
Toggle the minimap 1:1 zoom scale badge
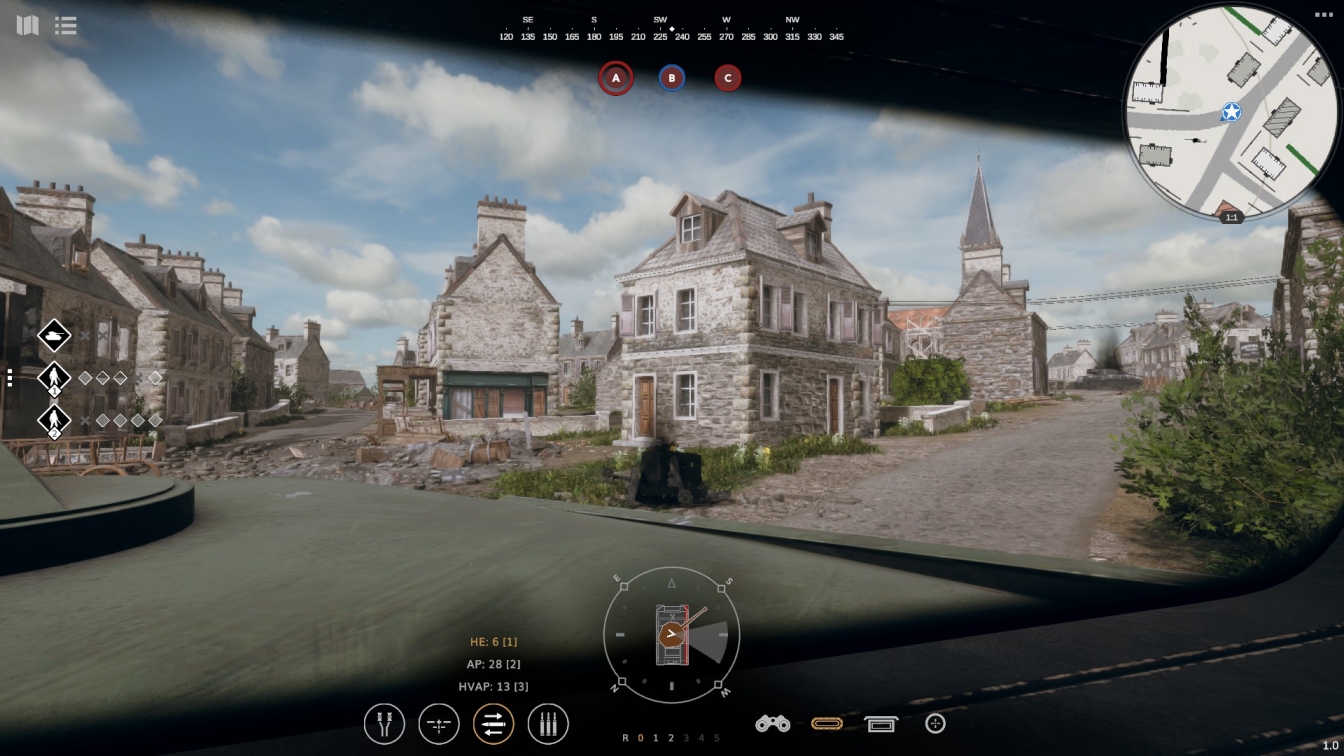[1231, 217]
